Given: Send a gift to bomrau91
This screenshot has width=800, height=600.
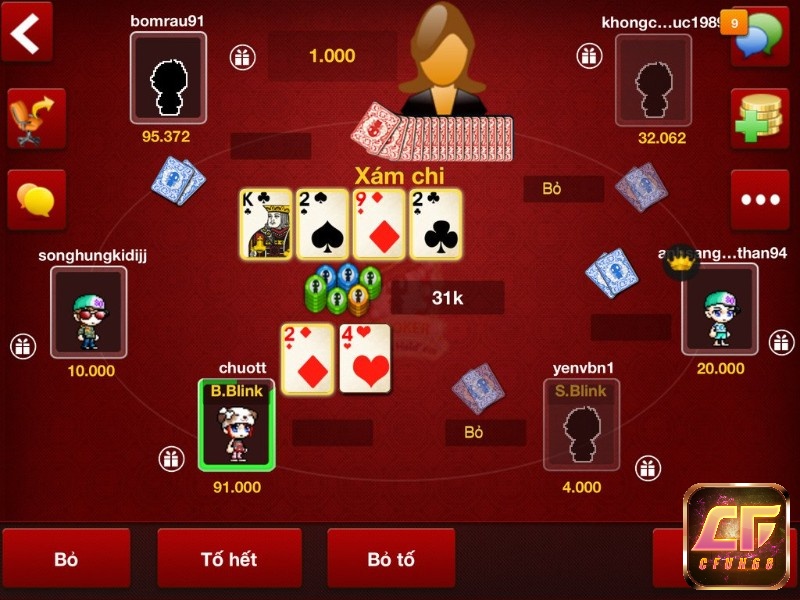Looking at the screenshot, I should coord(241,57).
